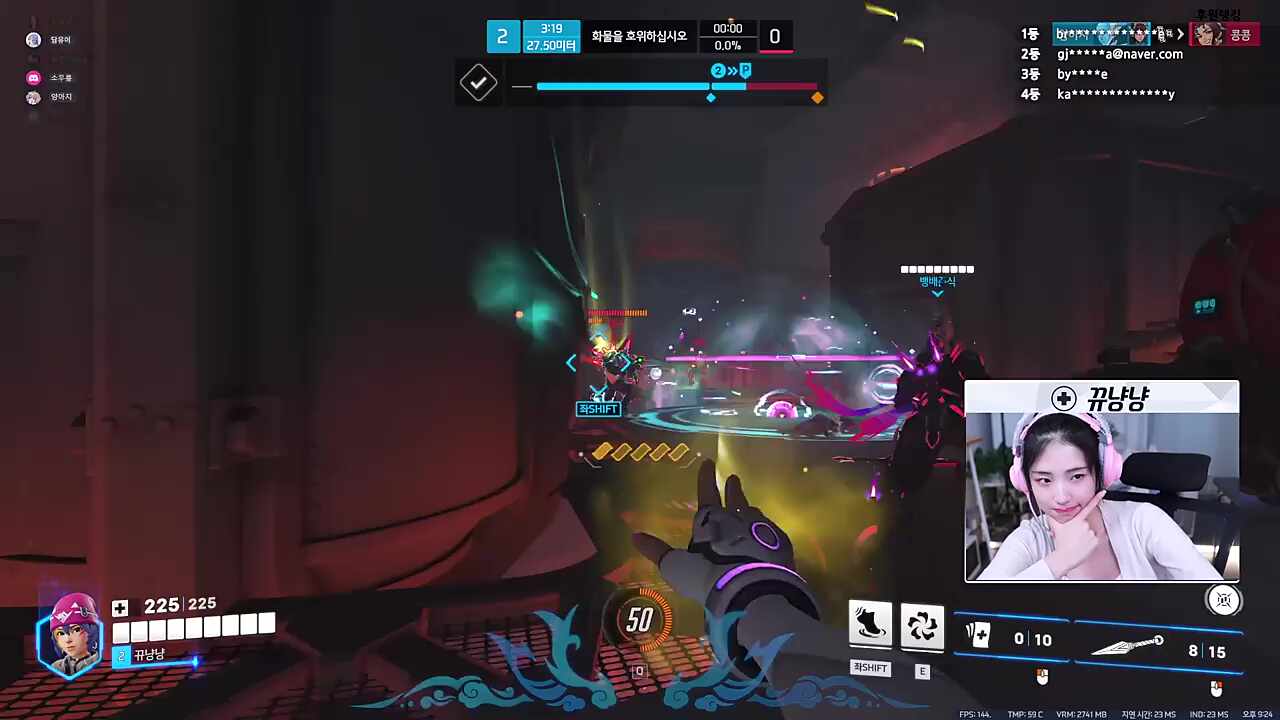This screenshot has width=1280, height=720.
Task: Activate the Swift Step boot ability
Action: point(870,624)
